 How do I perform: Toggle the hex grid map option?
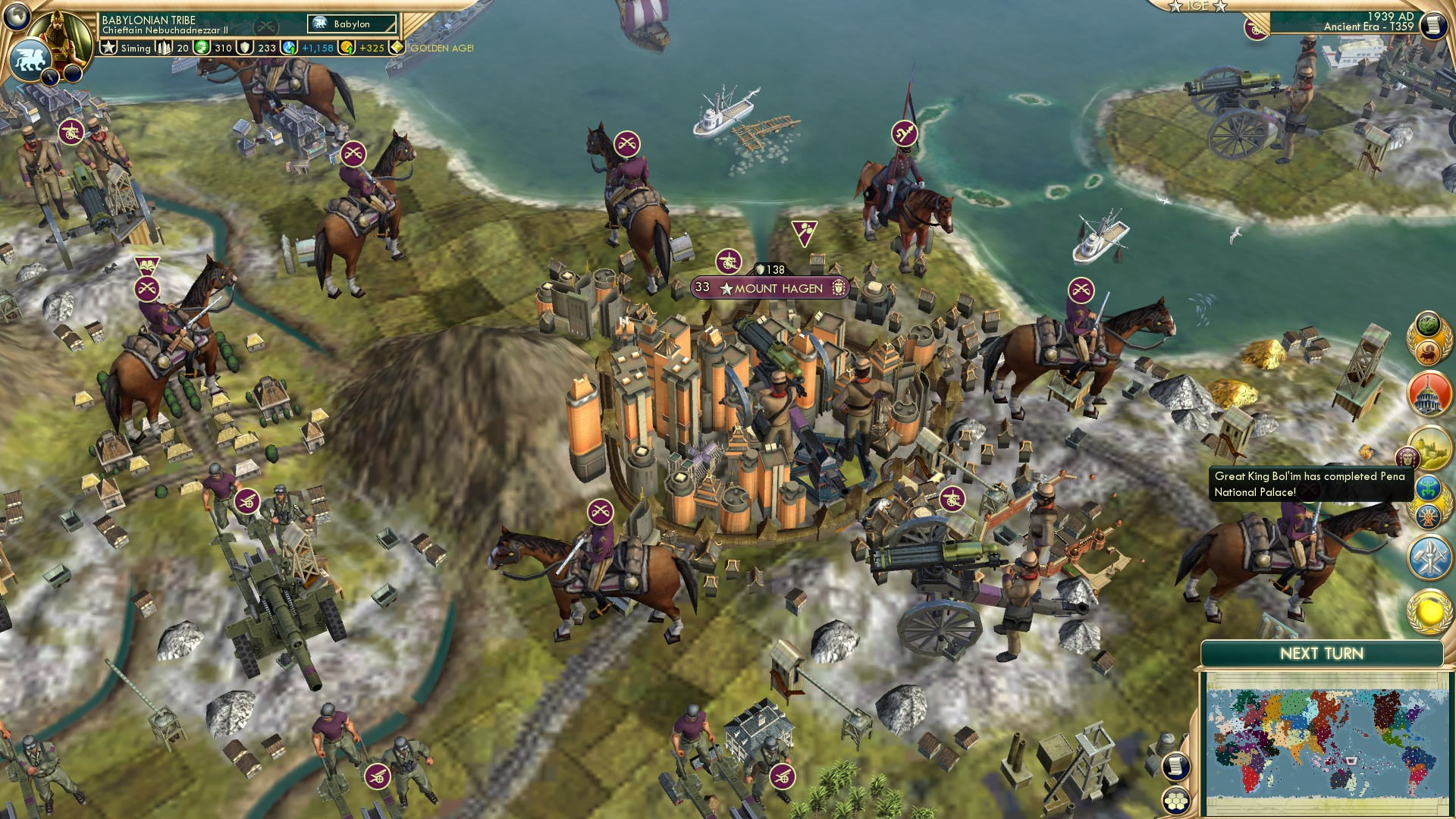click(x=1175, y=801)
